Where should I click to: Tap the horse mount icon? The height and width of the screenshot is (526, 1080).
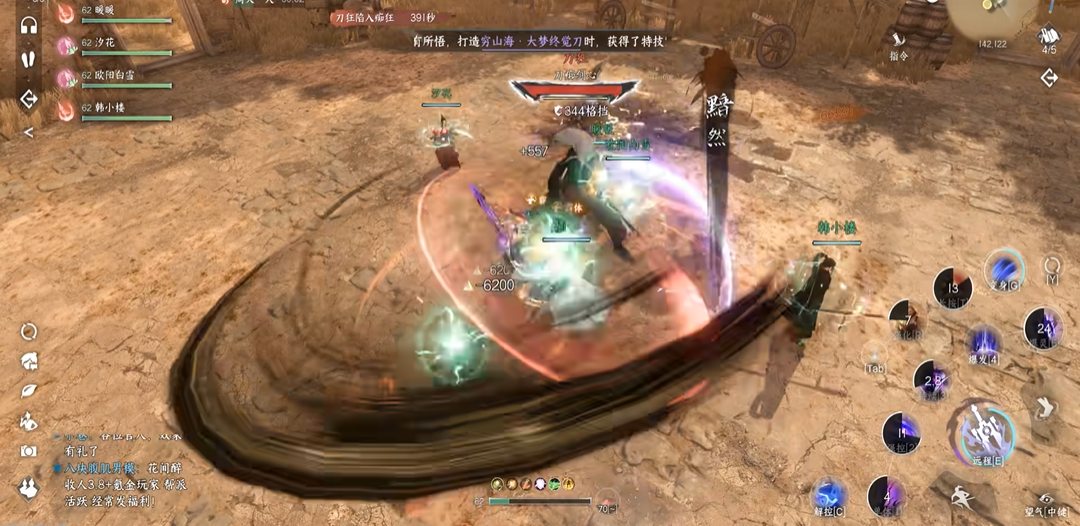tap(29, 421)
